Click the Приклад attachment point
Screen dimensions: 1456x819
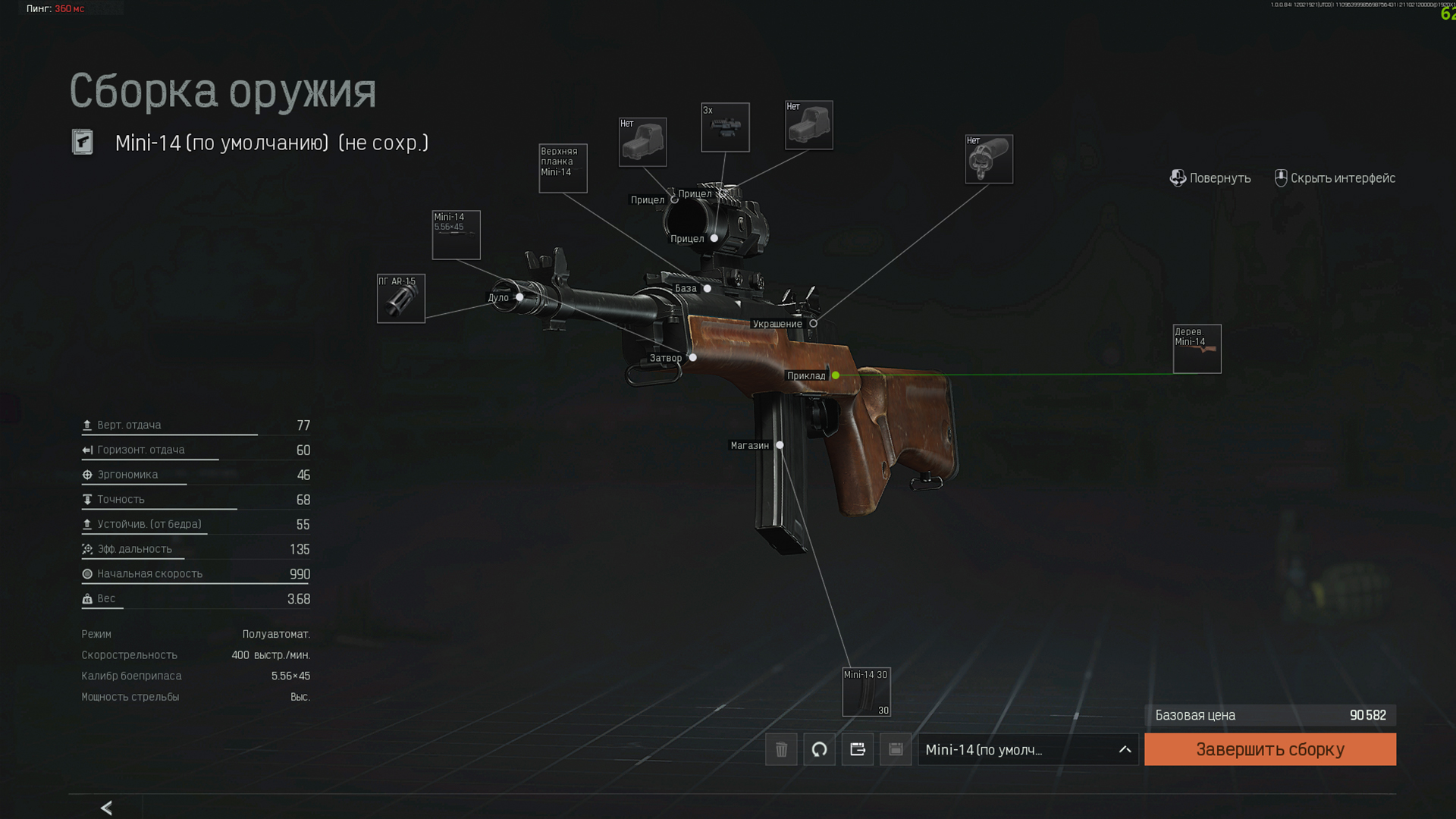coord(836,375)
